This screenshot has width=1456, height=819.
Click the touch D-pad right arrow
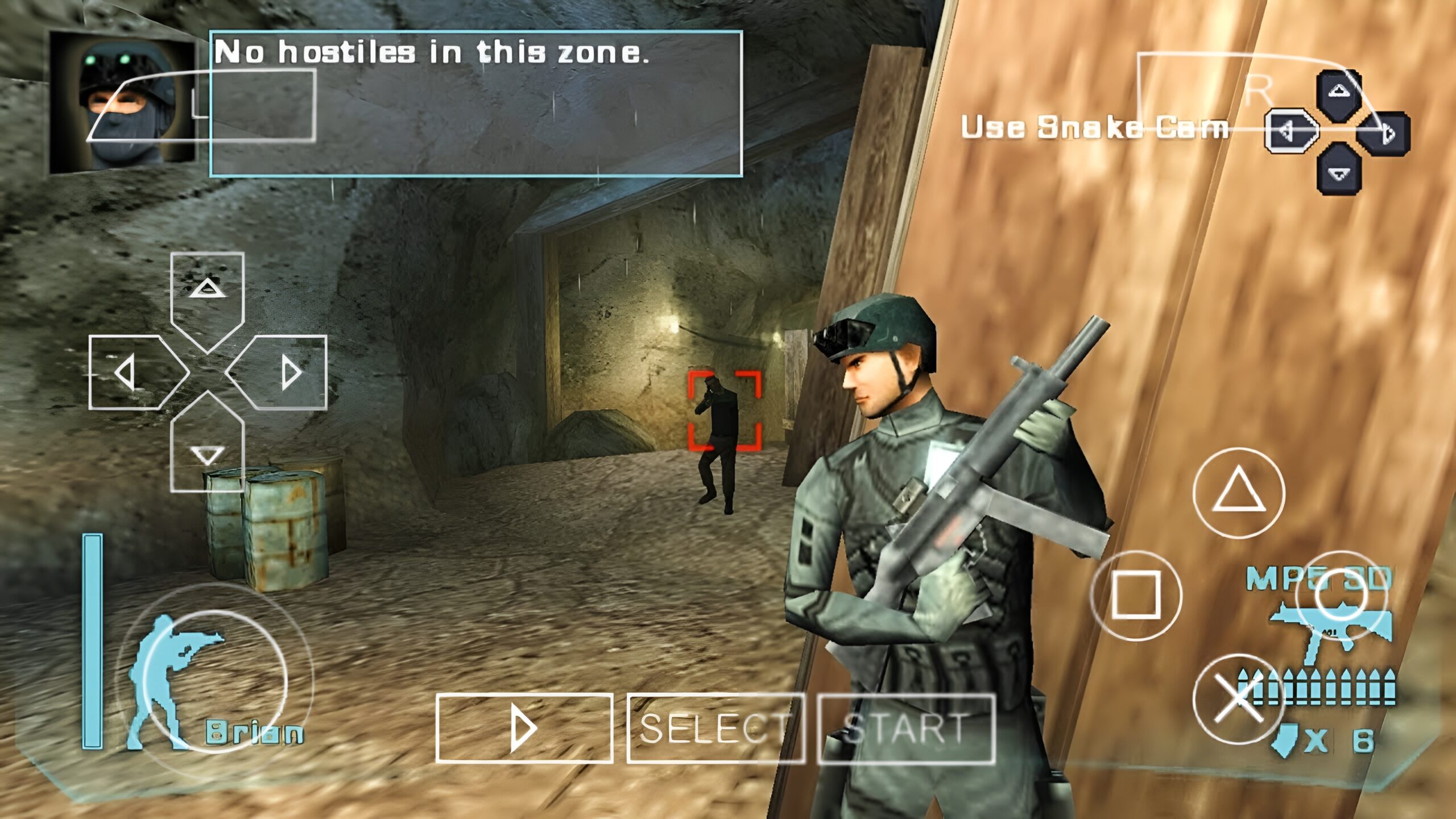pyautogui.click(x=284, y=373)
